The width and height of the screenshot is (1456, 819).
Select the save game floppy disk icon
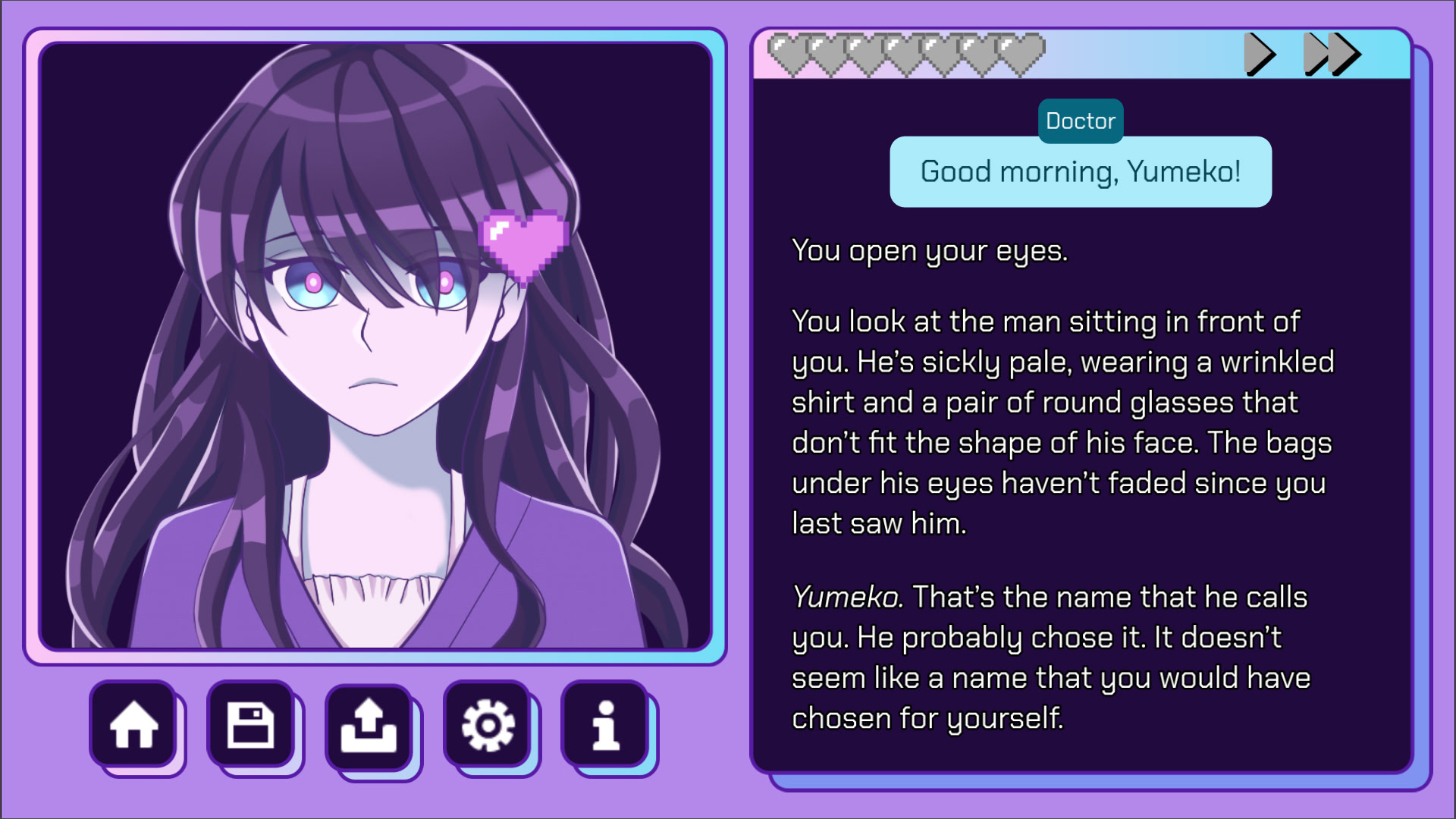point(253,726)
